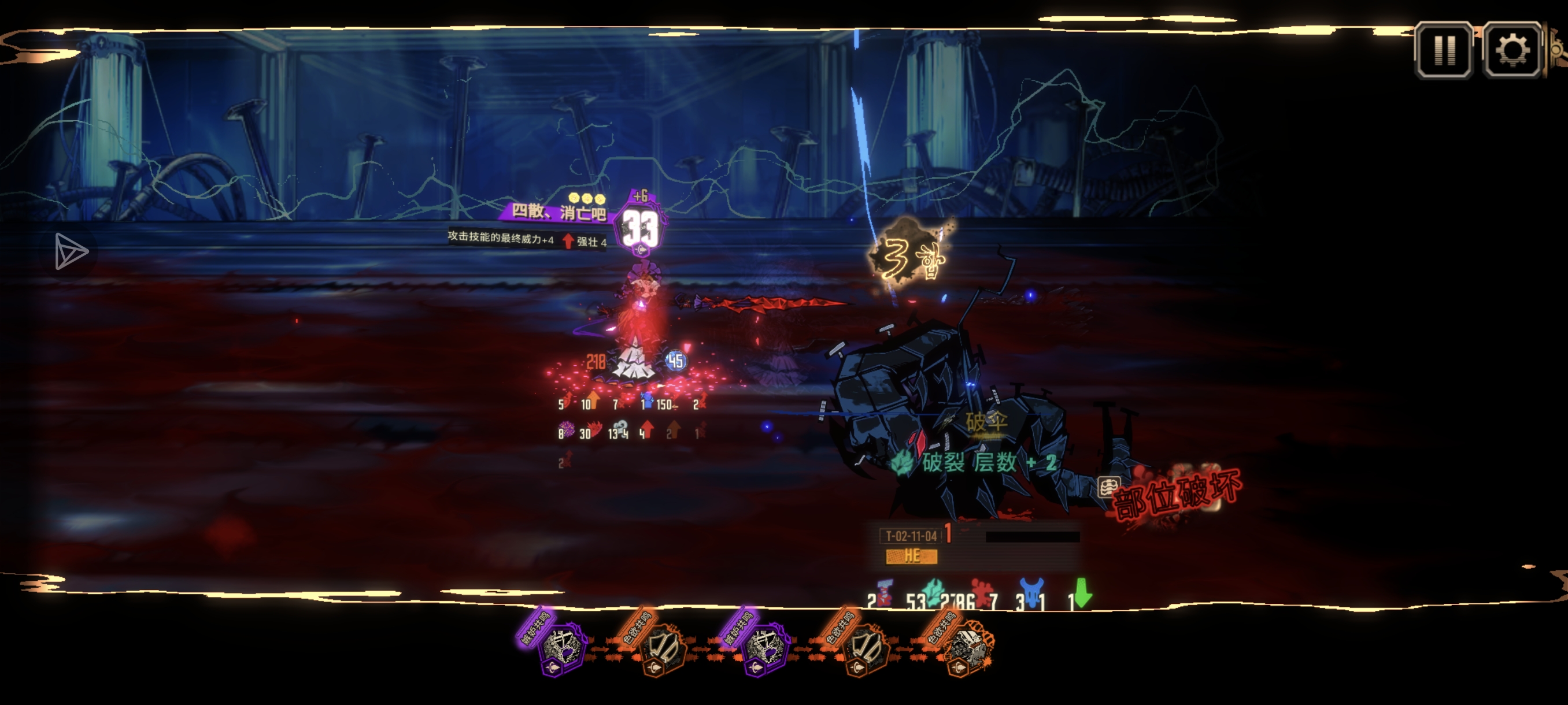Tap the faint paper-plane overlay icon
The height and width of the screenshot is (705, 1568).
70,251
